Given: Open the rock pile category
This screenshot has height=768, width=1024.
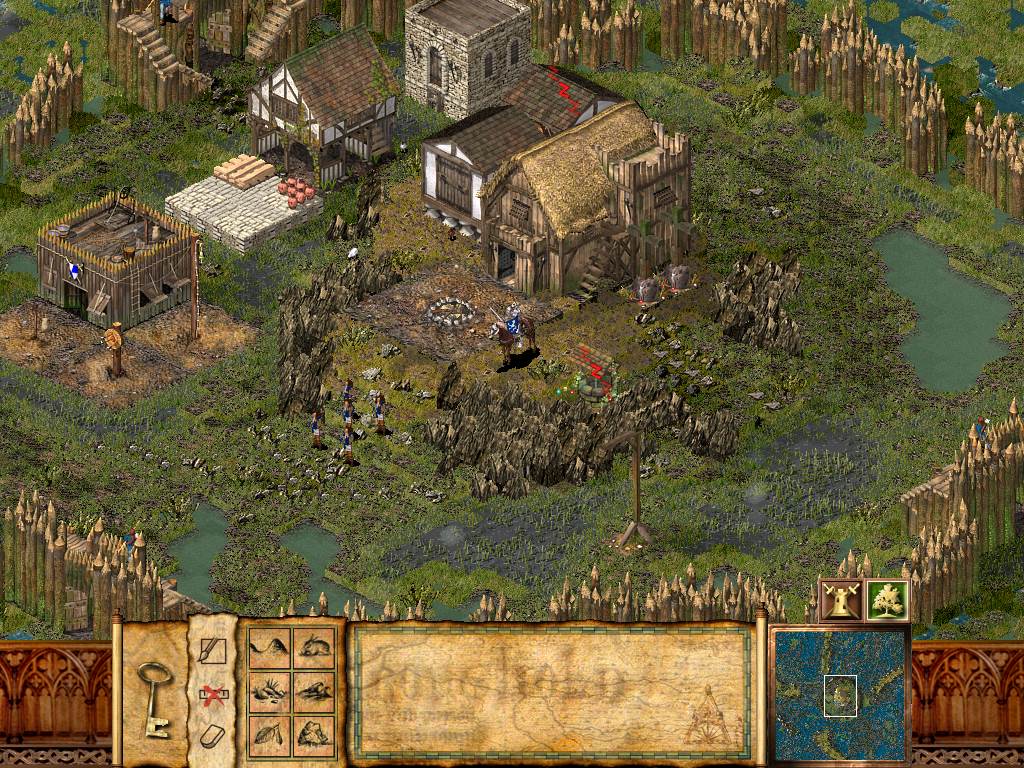Looking at the screenshot, I should click(314, 692).
